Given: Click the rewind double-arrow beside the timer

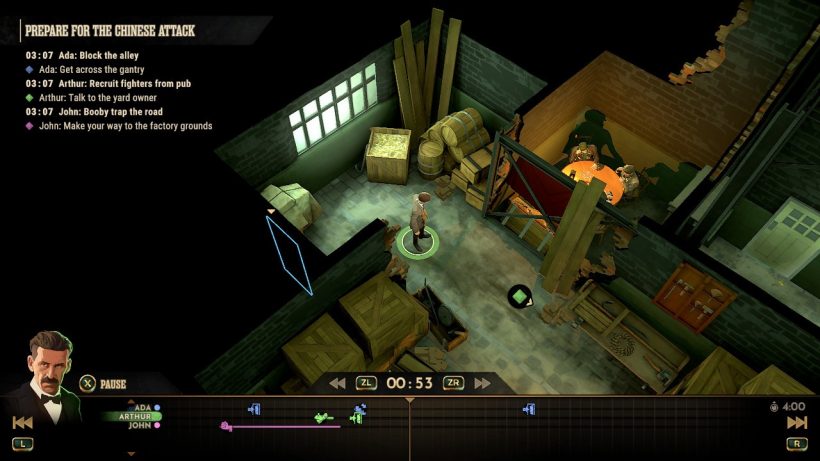Looking at the screenshot, I should 338,383.
